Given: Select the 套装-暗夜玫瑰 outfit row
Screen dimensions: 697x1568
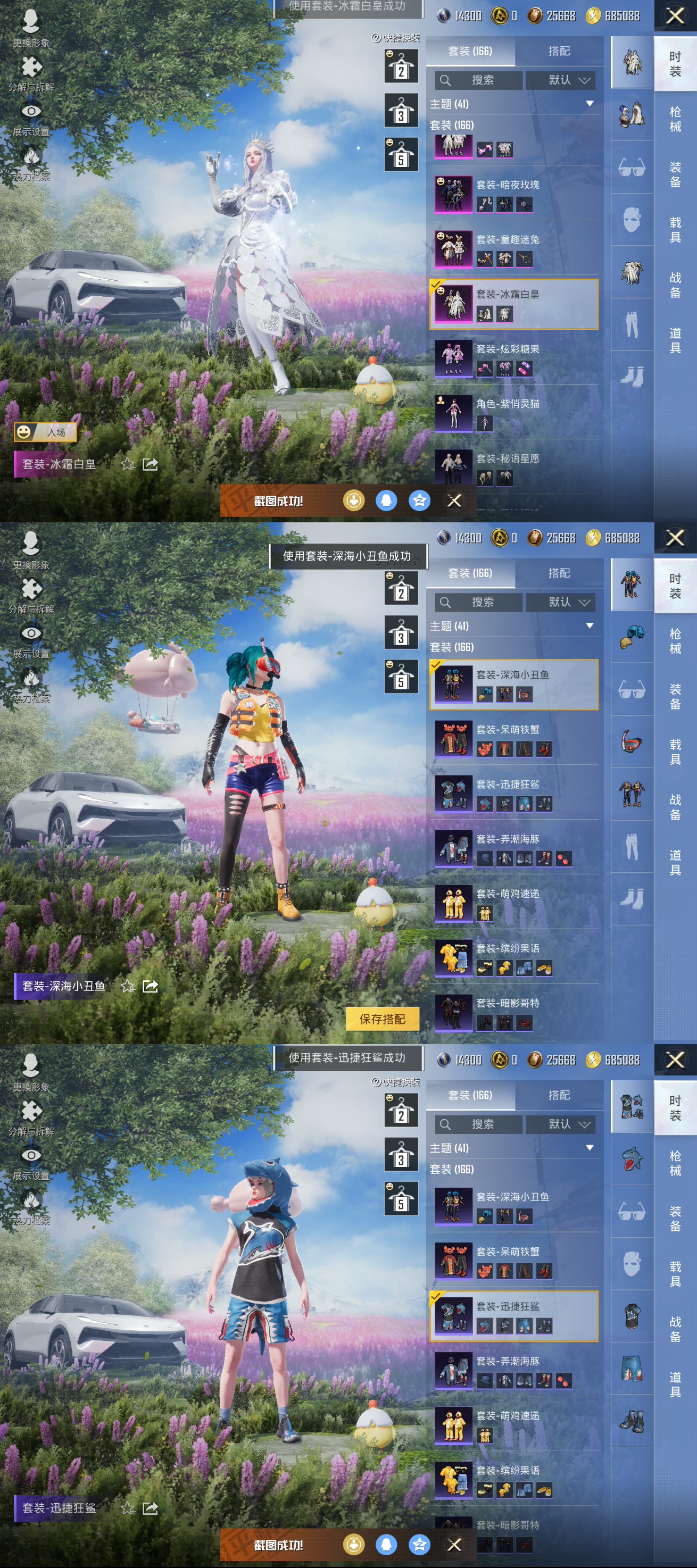Looking at the screenshot, I should point(515,194).
